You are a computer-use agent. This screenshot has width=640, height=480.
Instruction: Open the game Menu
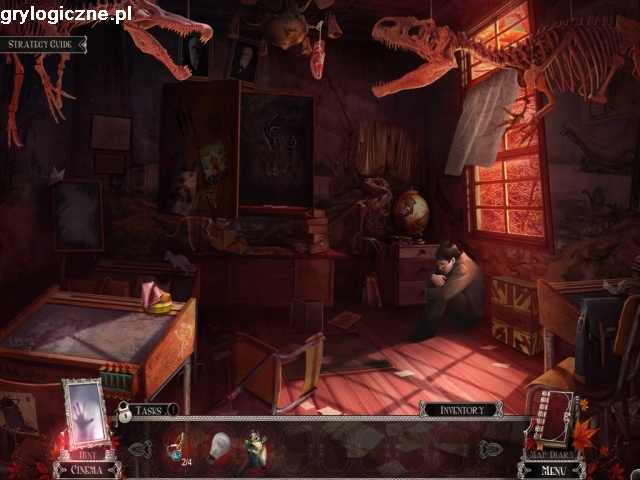coord(552,468)
